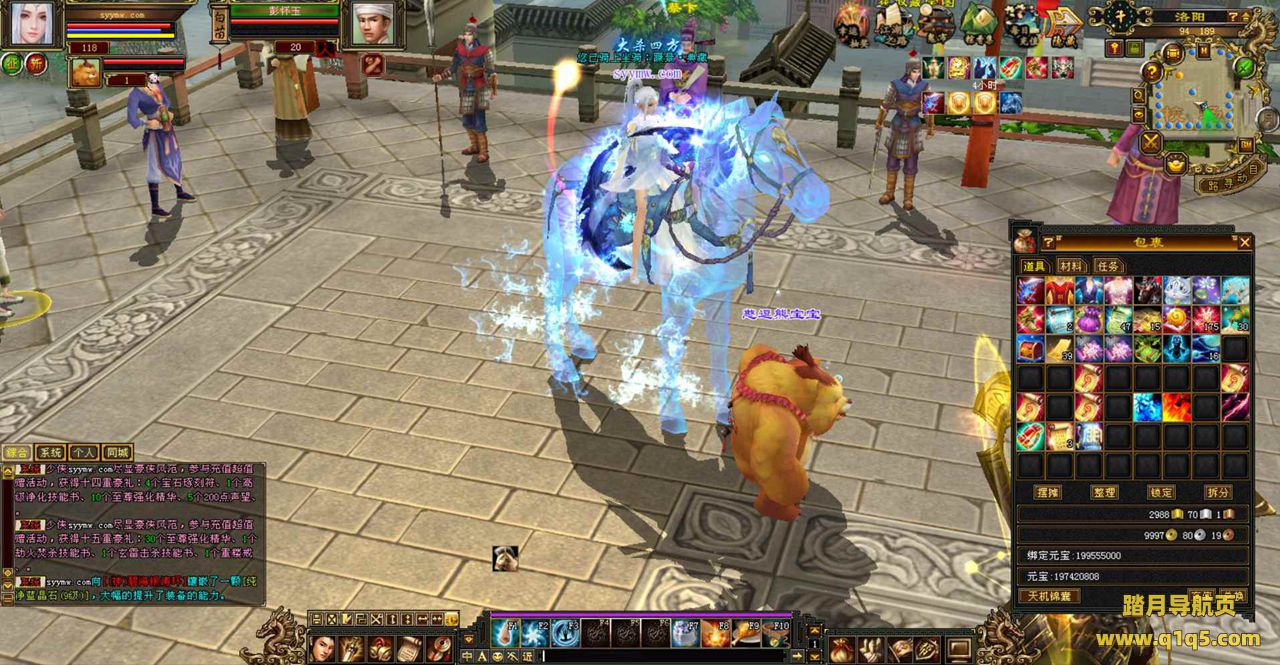Viewport: 1280px width, 665px height.
Task: Click the 摆摊 stall button
Action: (x=1048, y=493)
